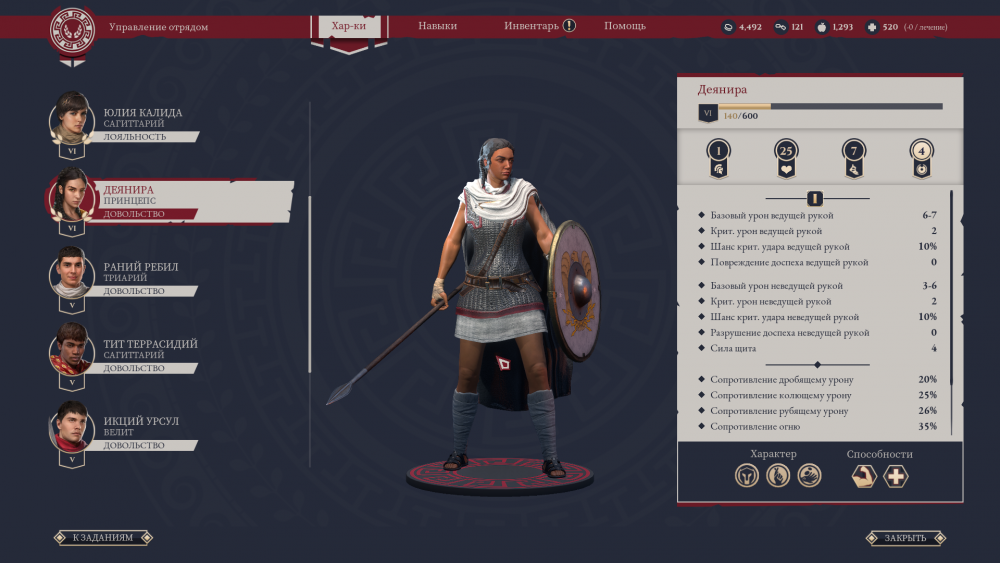
Task: Open the Помощь tab
Action: click(x=625, y=26)
